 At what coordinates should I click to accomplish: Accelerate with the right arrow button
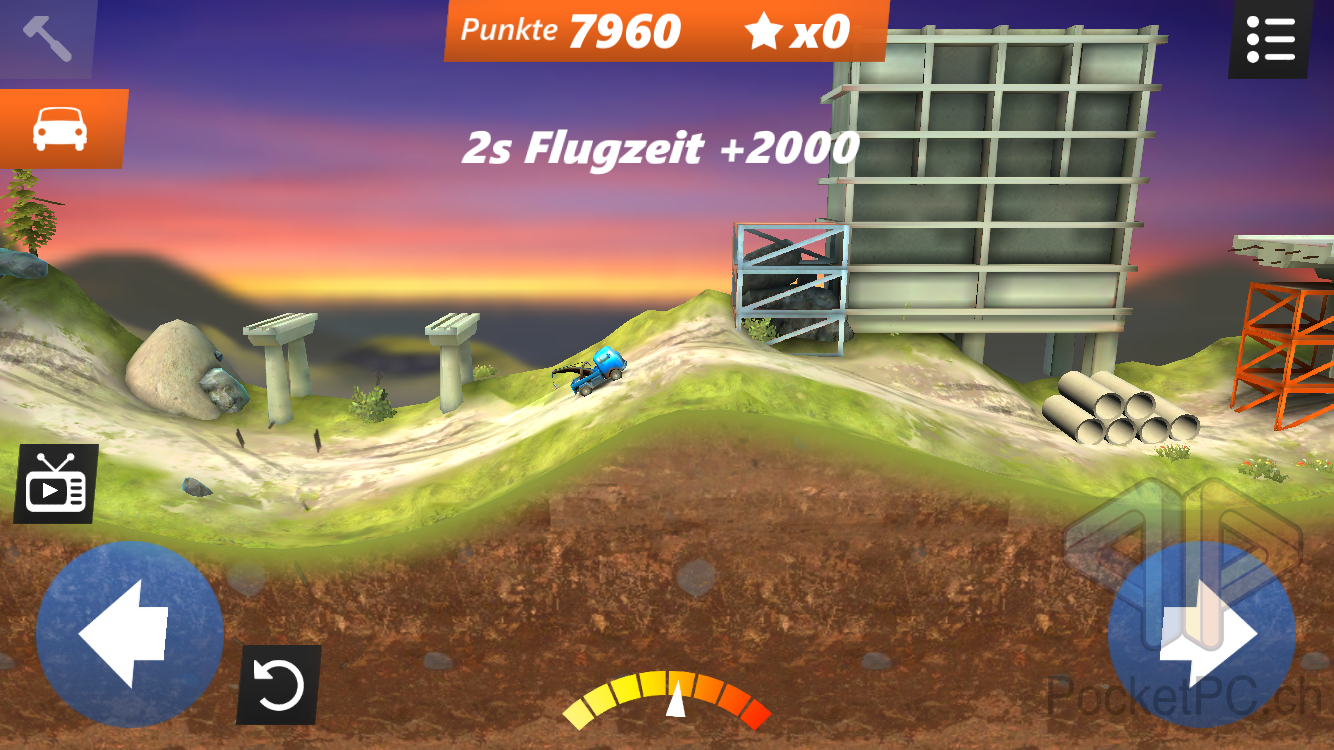click(x=1201, y=634)
